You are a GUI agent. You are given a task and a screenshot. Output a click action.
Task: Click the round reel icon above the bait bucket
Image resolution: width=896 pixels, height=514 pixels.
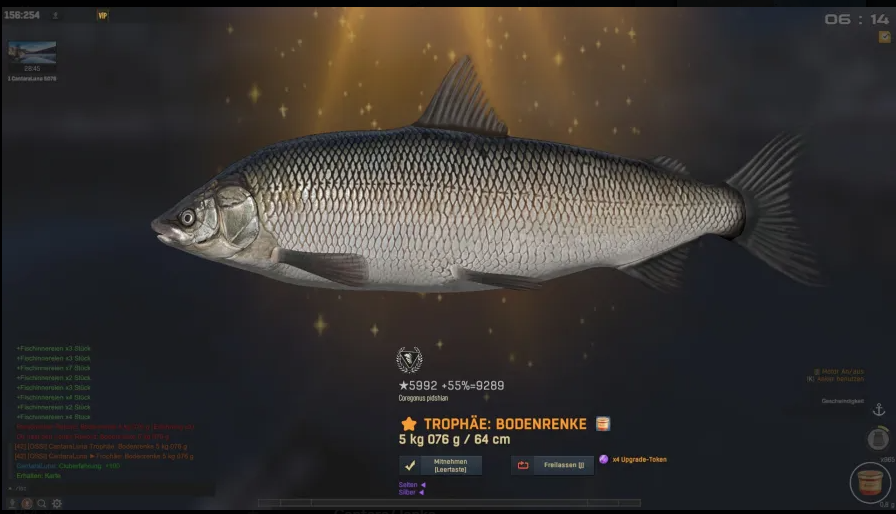pyautogui.click(x=878, y=439)
